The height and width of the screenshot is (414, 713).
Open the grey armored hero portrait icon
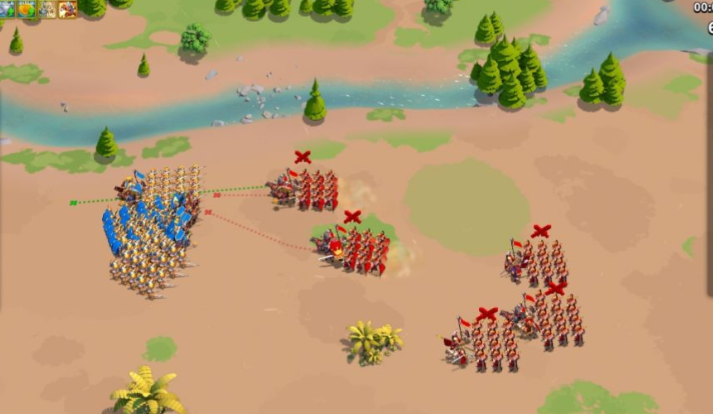tap(47, 9)
